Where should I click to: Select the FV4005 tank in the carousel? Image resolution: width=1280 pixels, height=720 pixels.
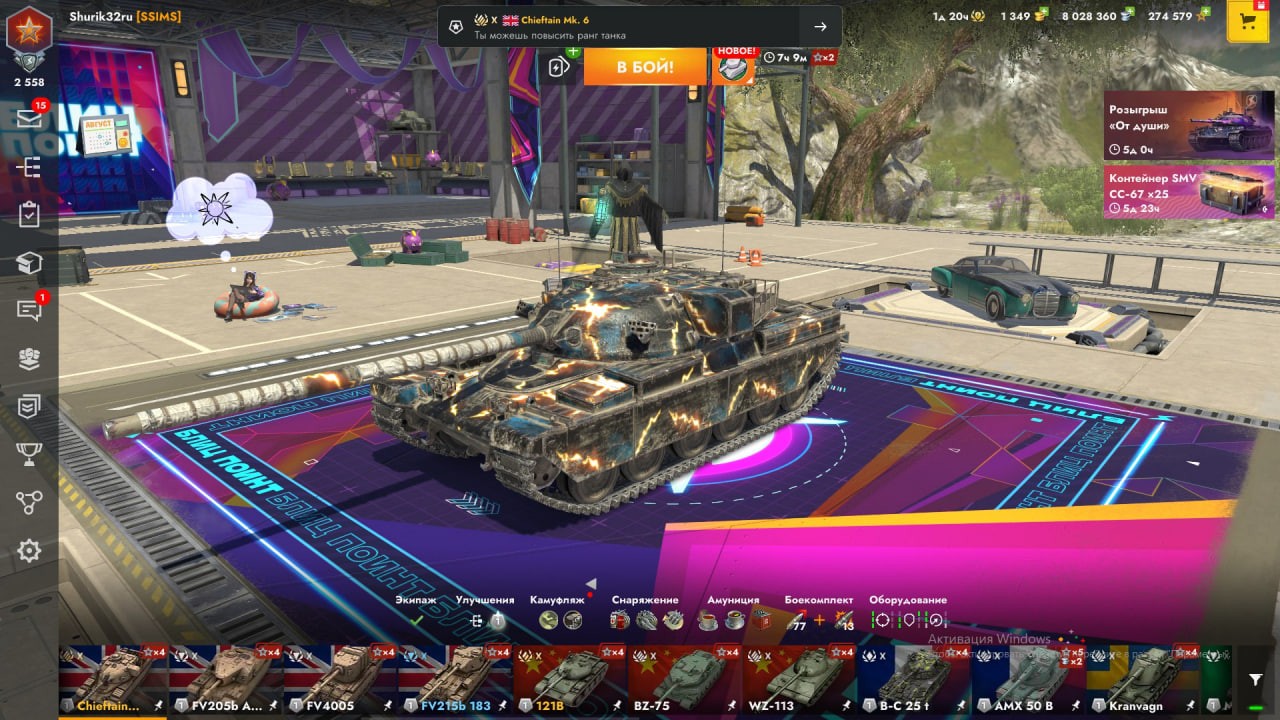[x=340, y=680]
